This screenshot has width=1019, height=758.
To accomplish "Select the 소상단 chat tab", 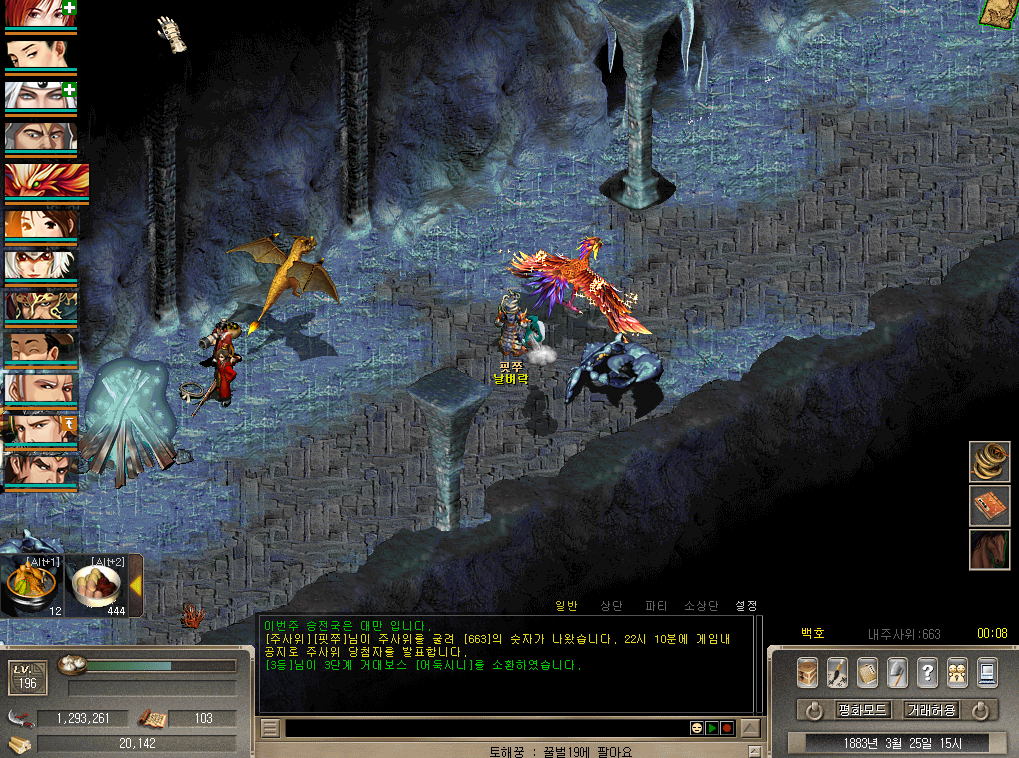I will pos(701,605).
